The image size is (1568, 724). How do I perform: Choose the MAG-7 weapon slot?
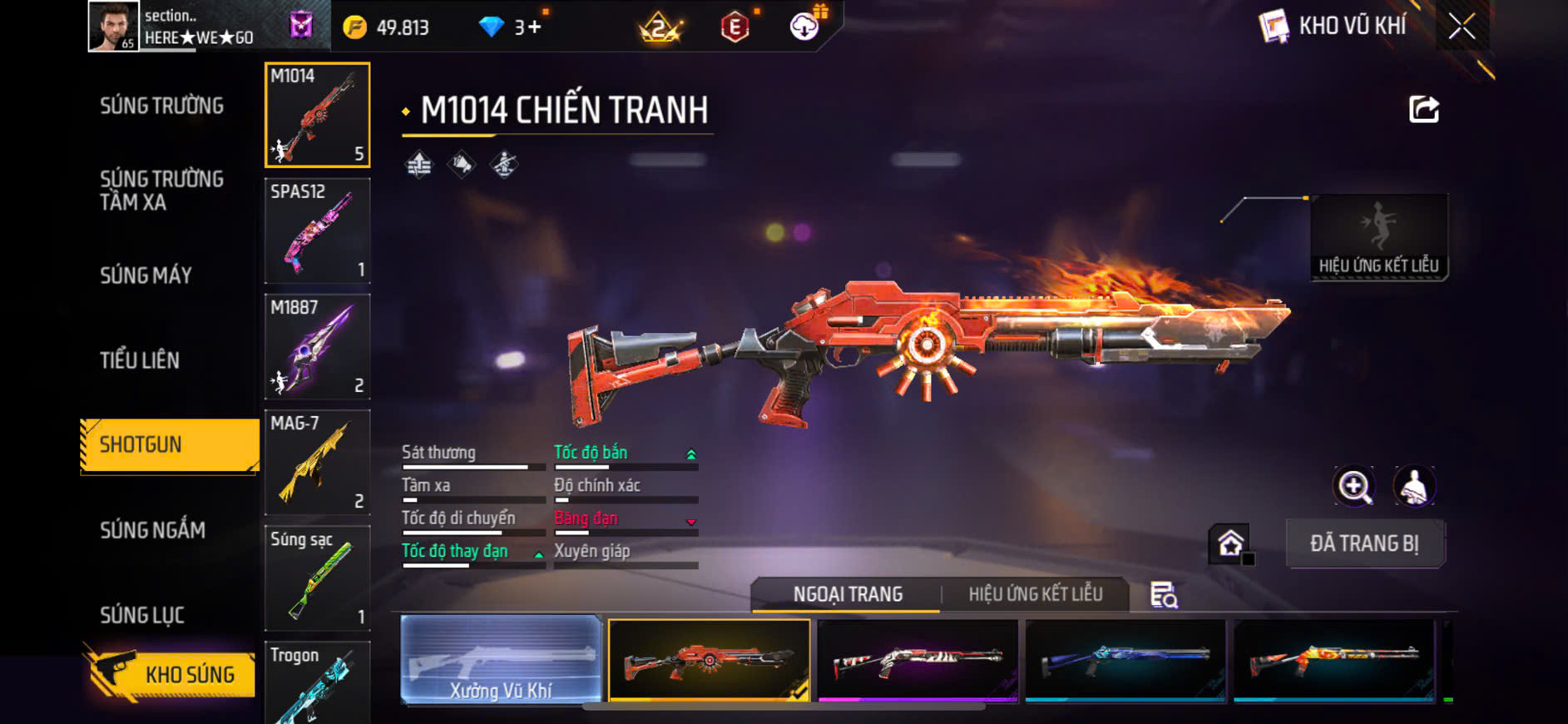[317, 462]
